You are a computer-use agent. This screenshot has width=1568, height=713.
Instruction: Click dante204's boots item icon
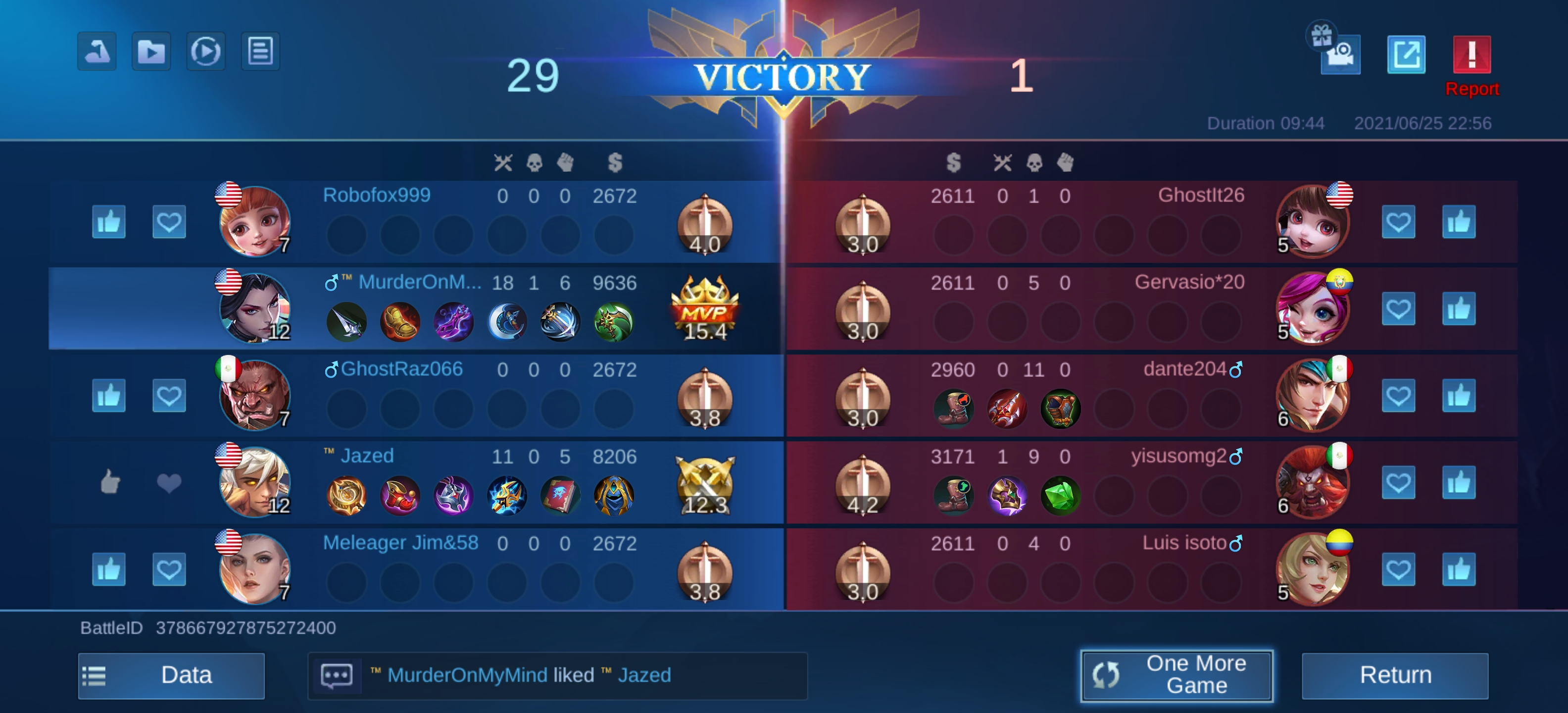(954, 409)
